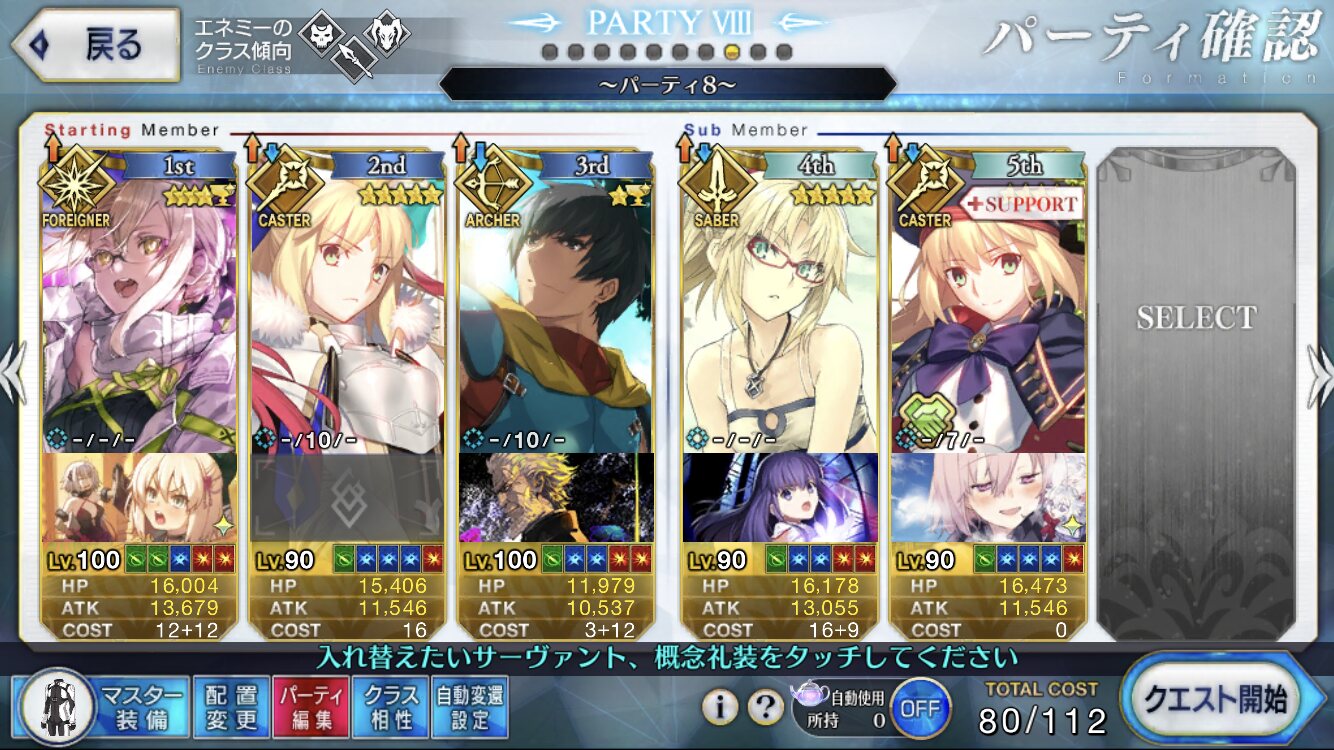Switch to next party with right arrow
Screen dimensions: 1334x750
pos(1320,375)
